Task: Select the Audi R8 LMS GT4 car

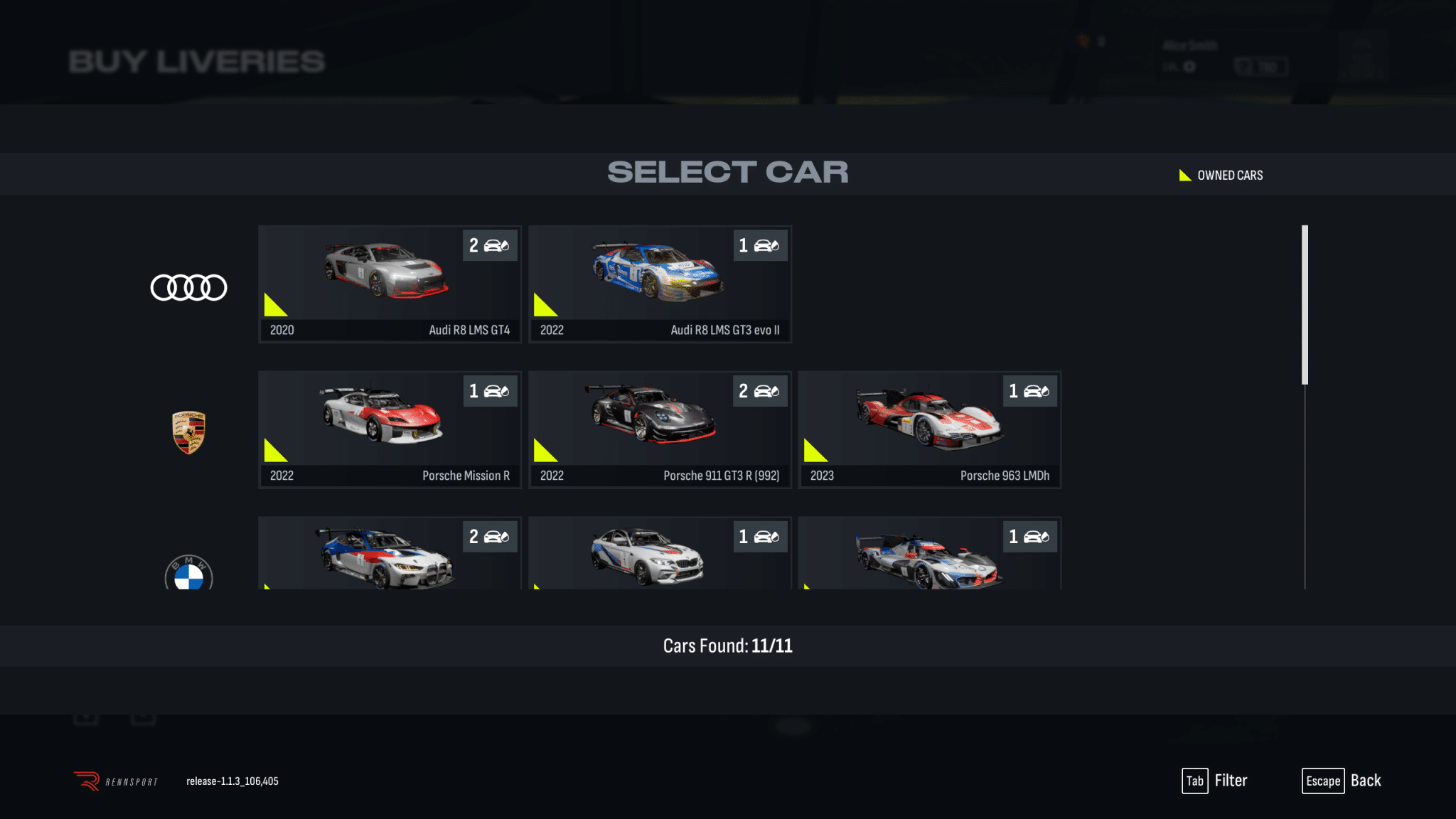Action: click(390, 284)
